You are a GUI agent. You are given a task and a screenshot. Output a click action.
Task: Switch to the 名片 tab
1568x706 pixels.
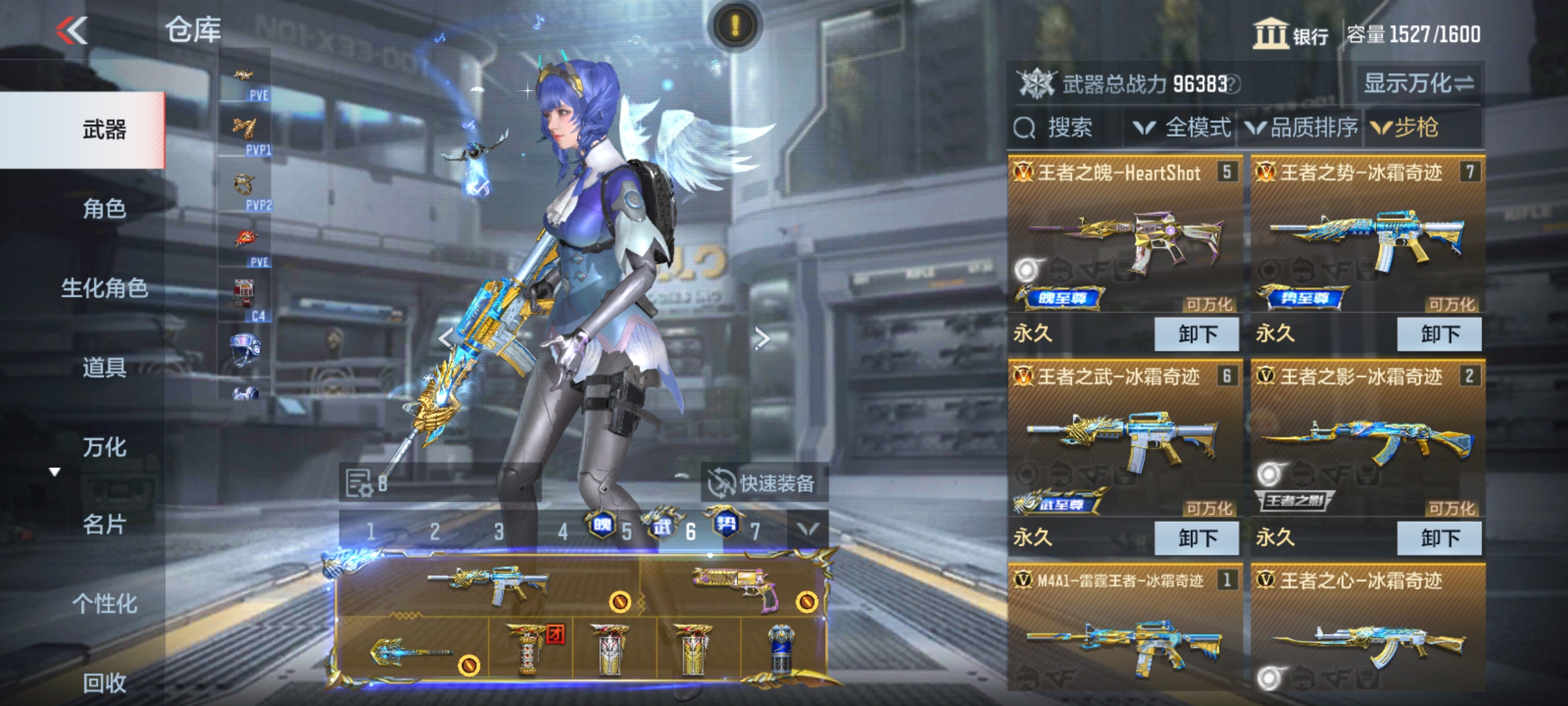104,524
